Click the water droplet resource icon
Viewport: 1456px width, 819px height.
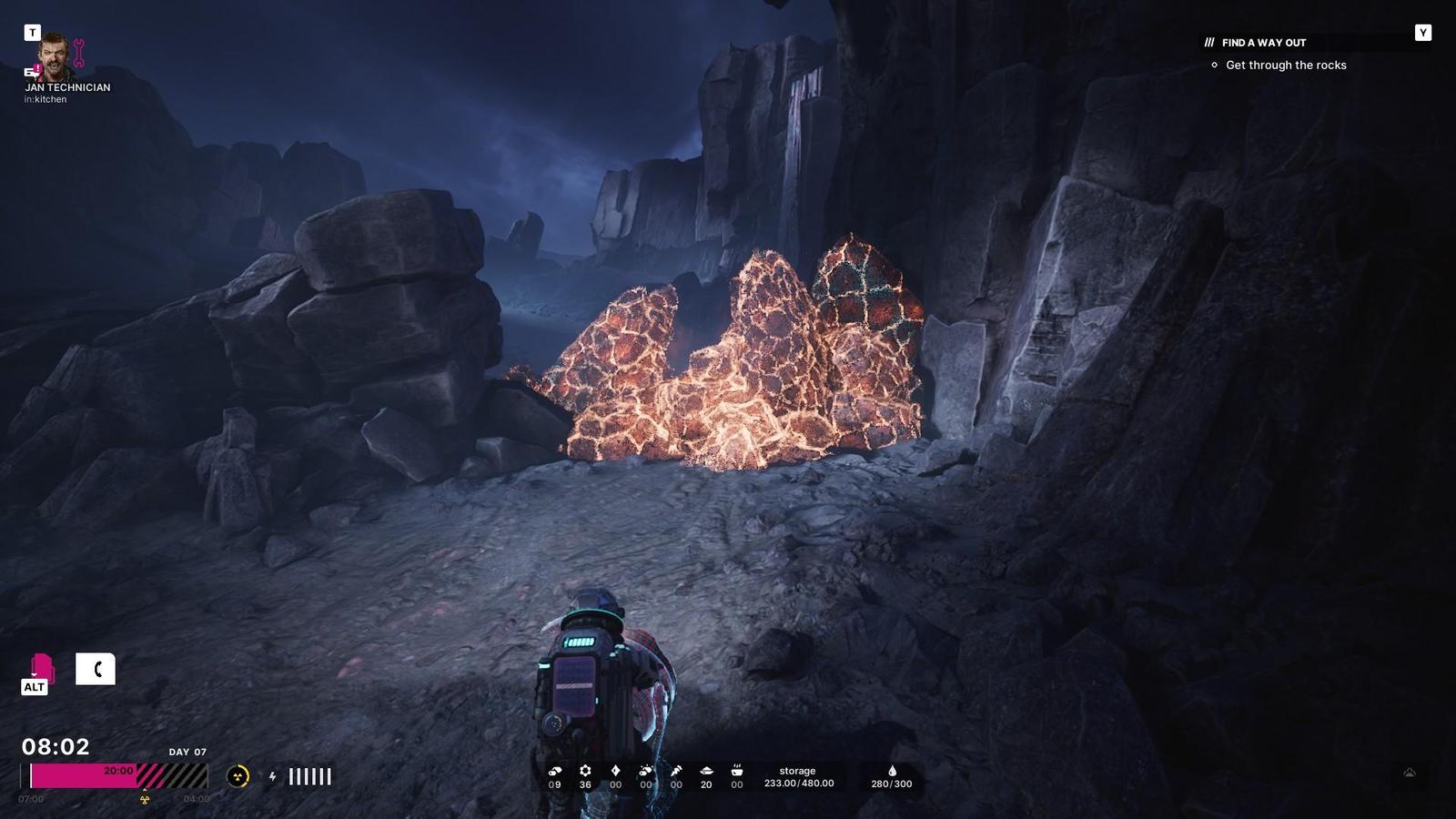click(892, 771)
